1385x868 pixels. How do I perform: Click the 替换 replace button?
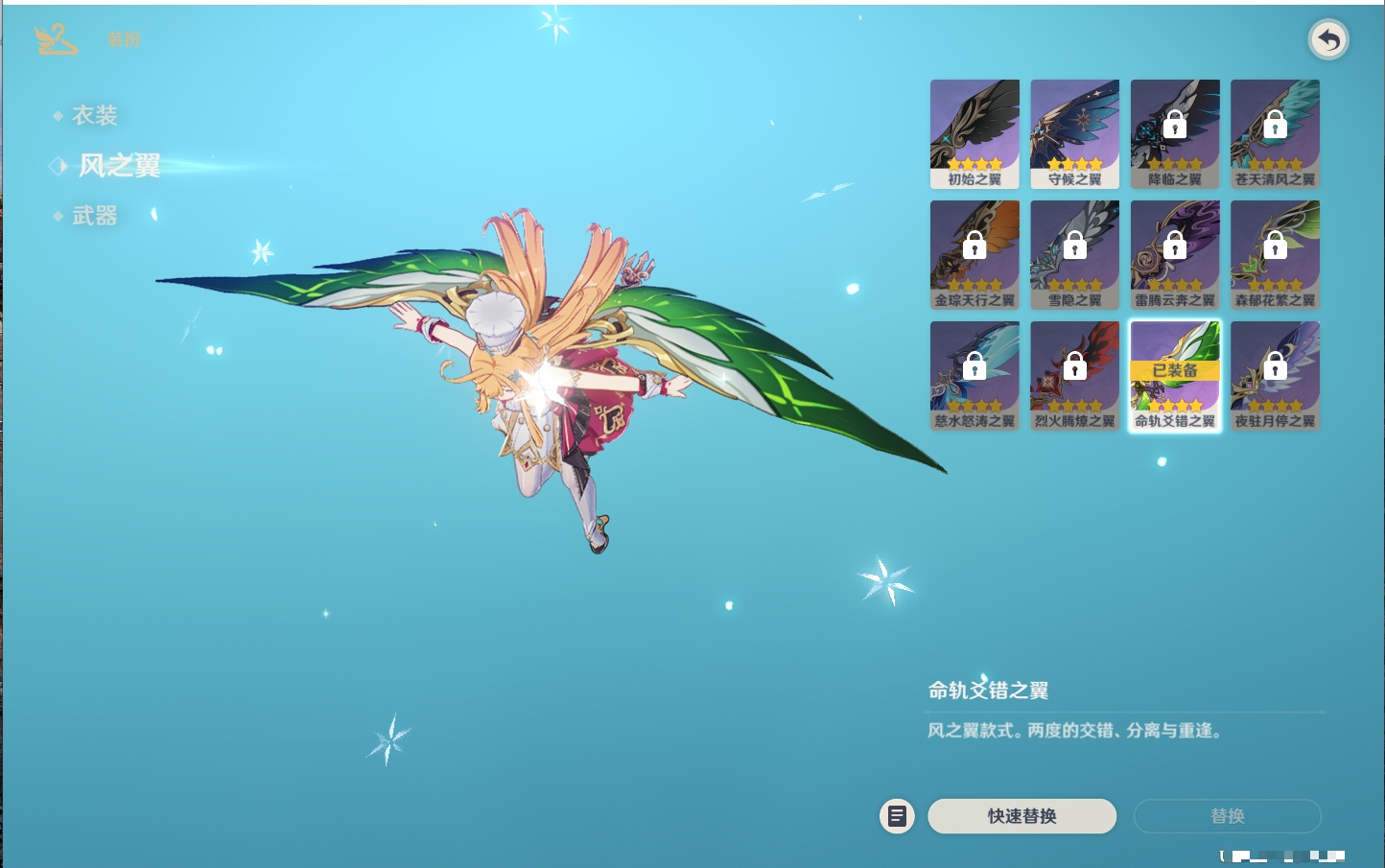1227,816
